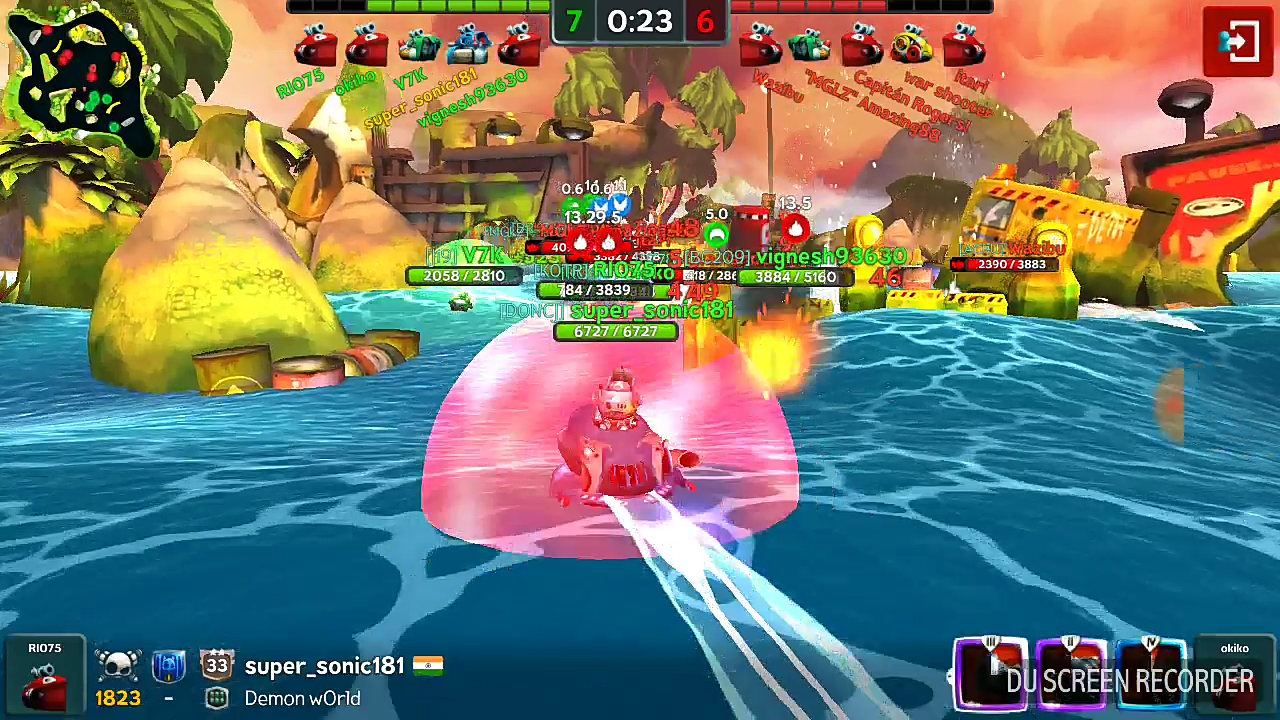This screenshot has width=1280, height=720.
Task: Click the skull infamy icon
Action: (118, 665)
